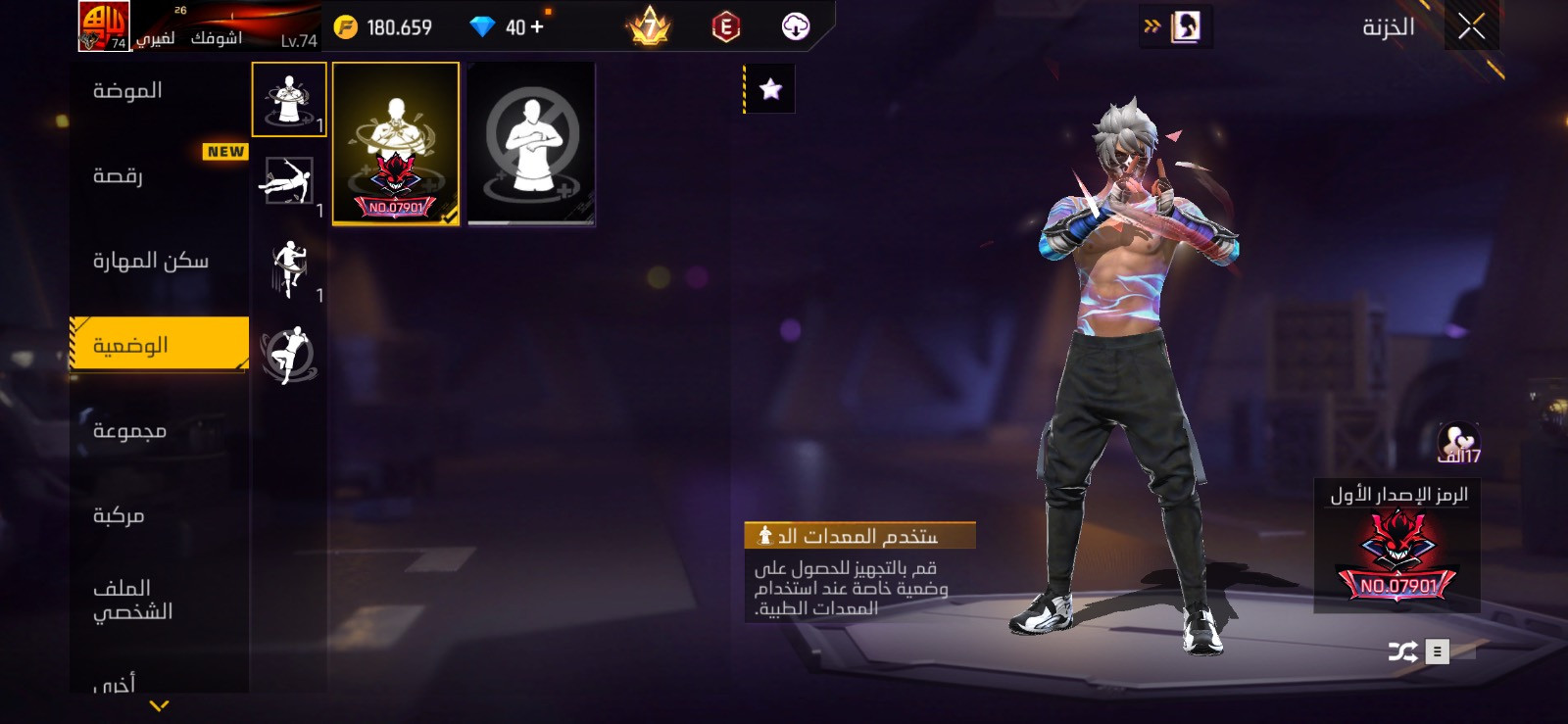1568x724 pixels.
Task: Open the الموضة fashion category
Action: 127,91
